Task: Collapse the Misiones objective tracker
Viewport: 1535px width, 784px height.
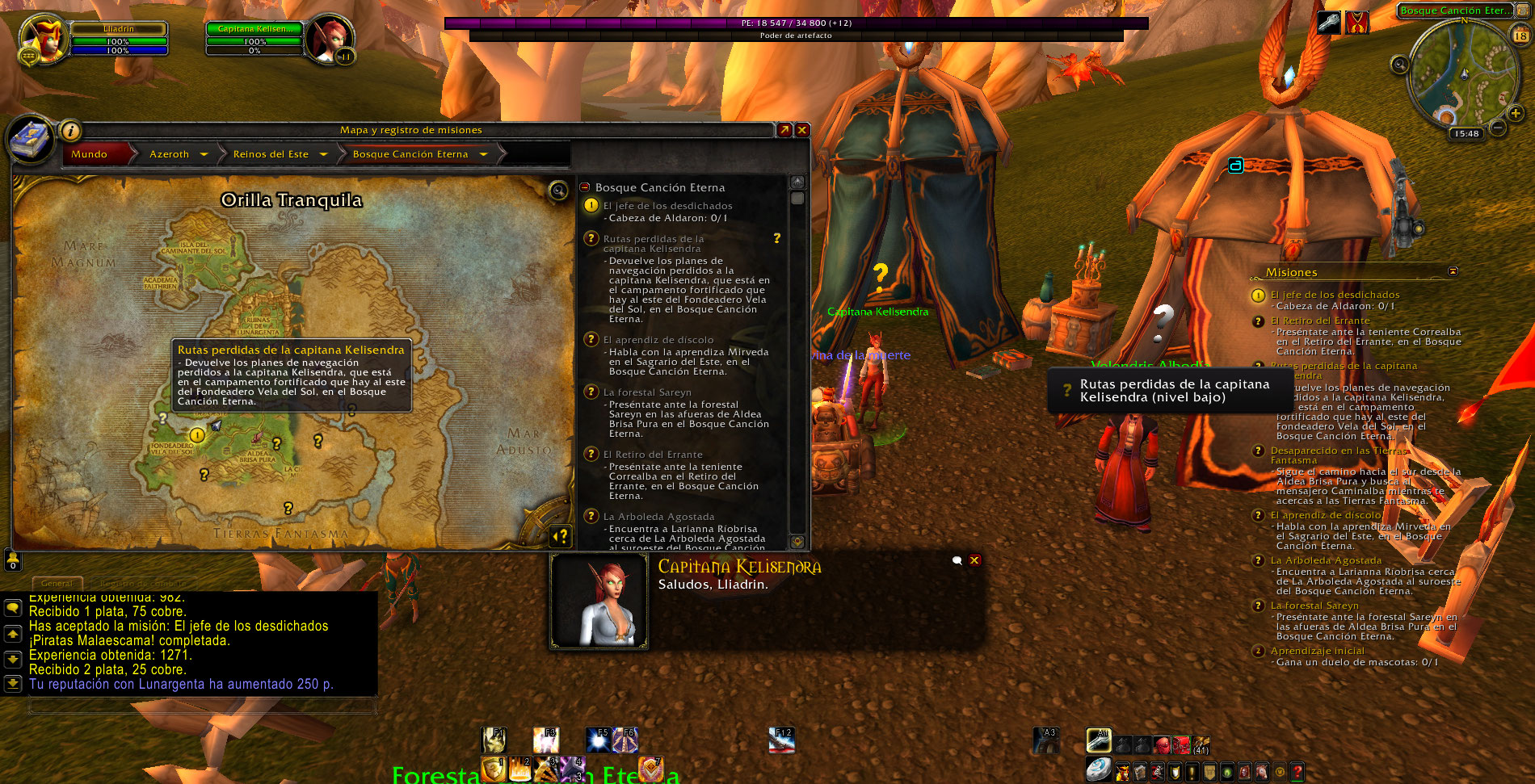Action: [1453, 272]
